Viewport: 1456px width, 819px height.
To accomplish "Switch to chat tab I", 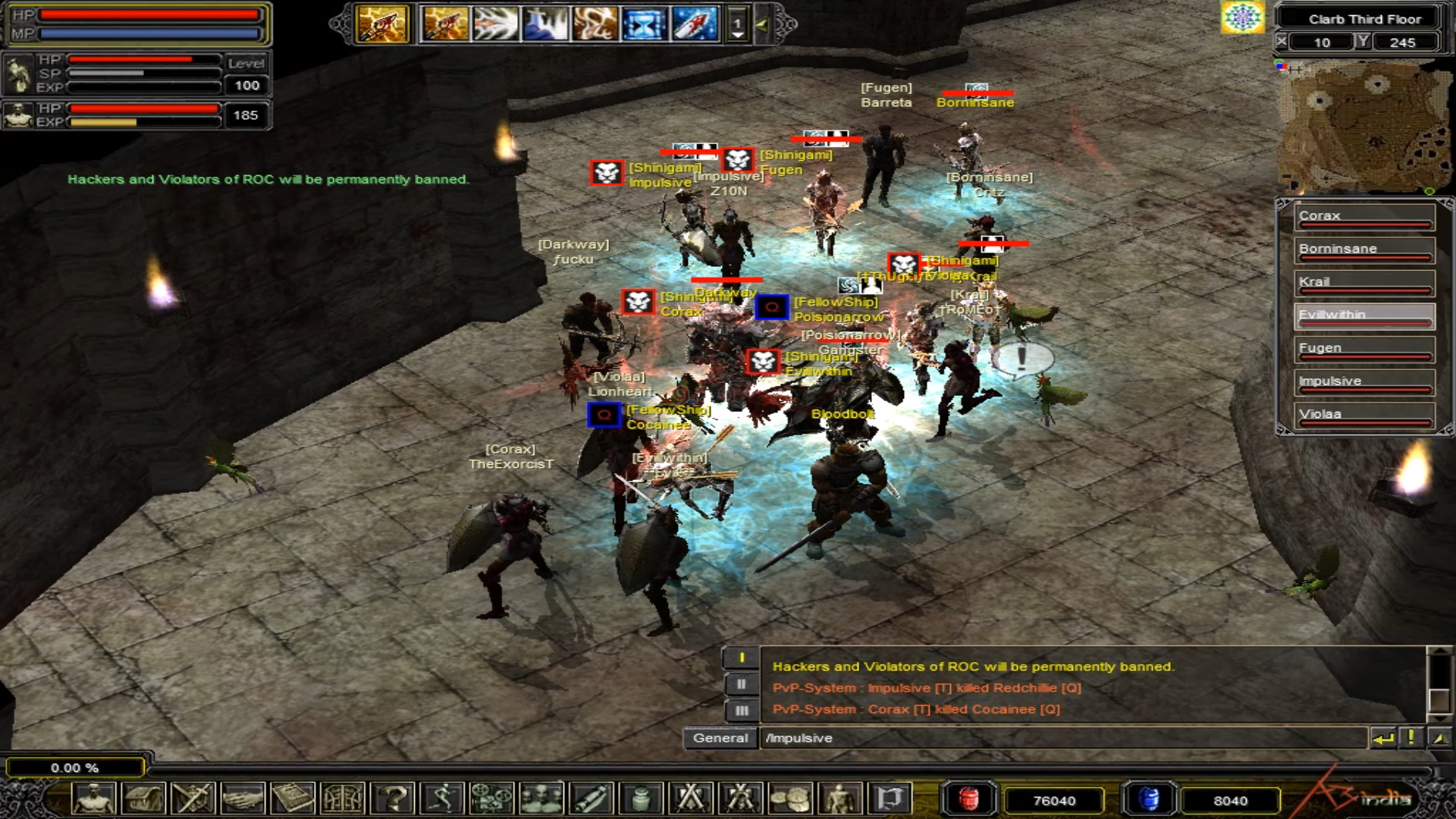I will click(741, 658).
